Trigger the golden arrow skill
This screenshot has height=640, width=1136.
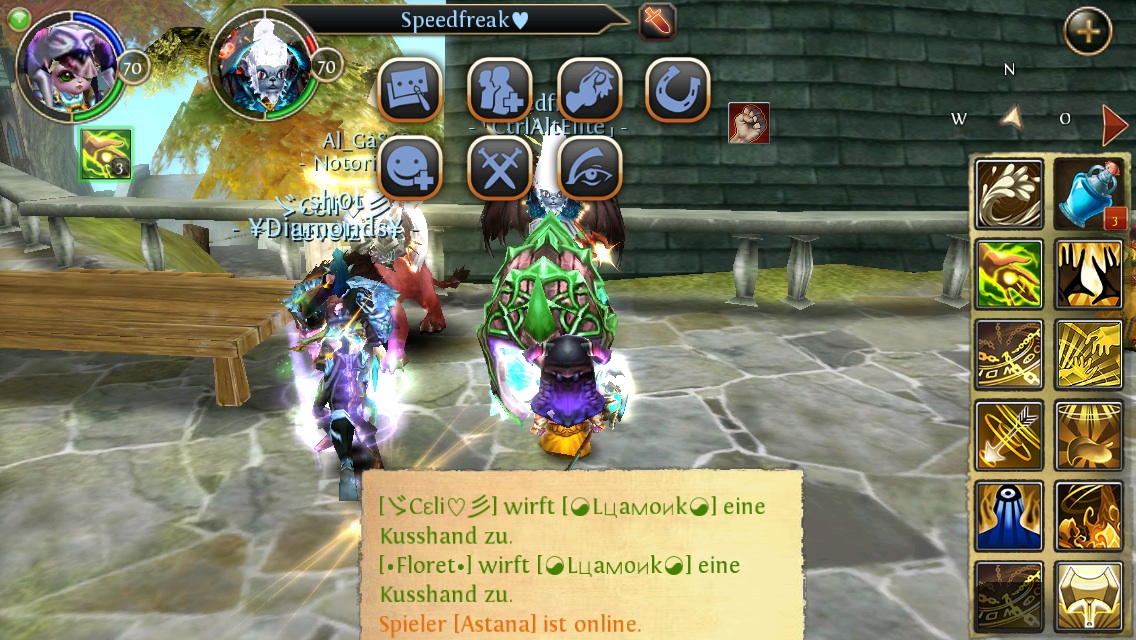pyautogui.click(x=1009, y=436)
